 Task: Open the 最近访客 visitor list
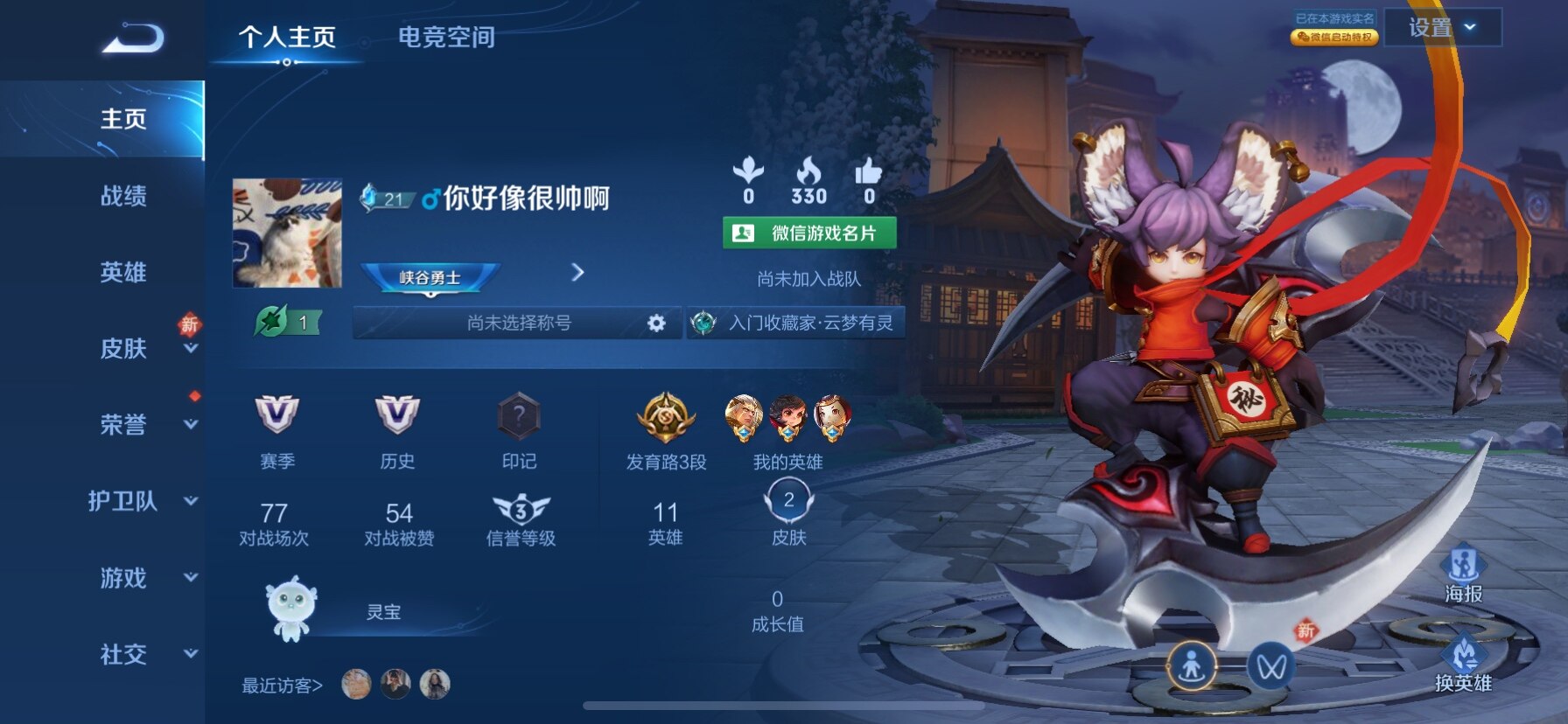[282, 686]
